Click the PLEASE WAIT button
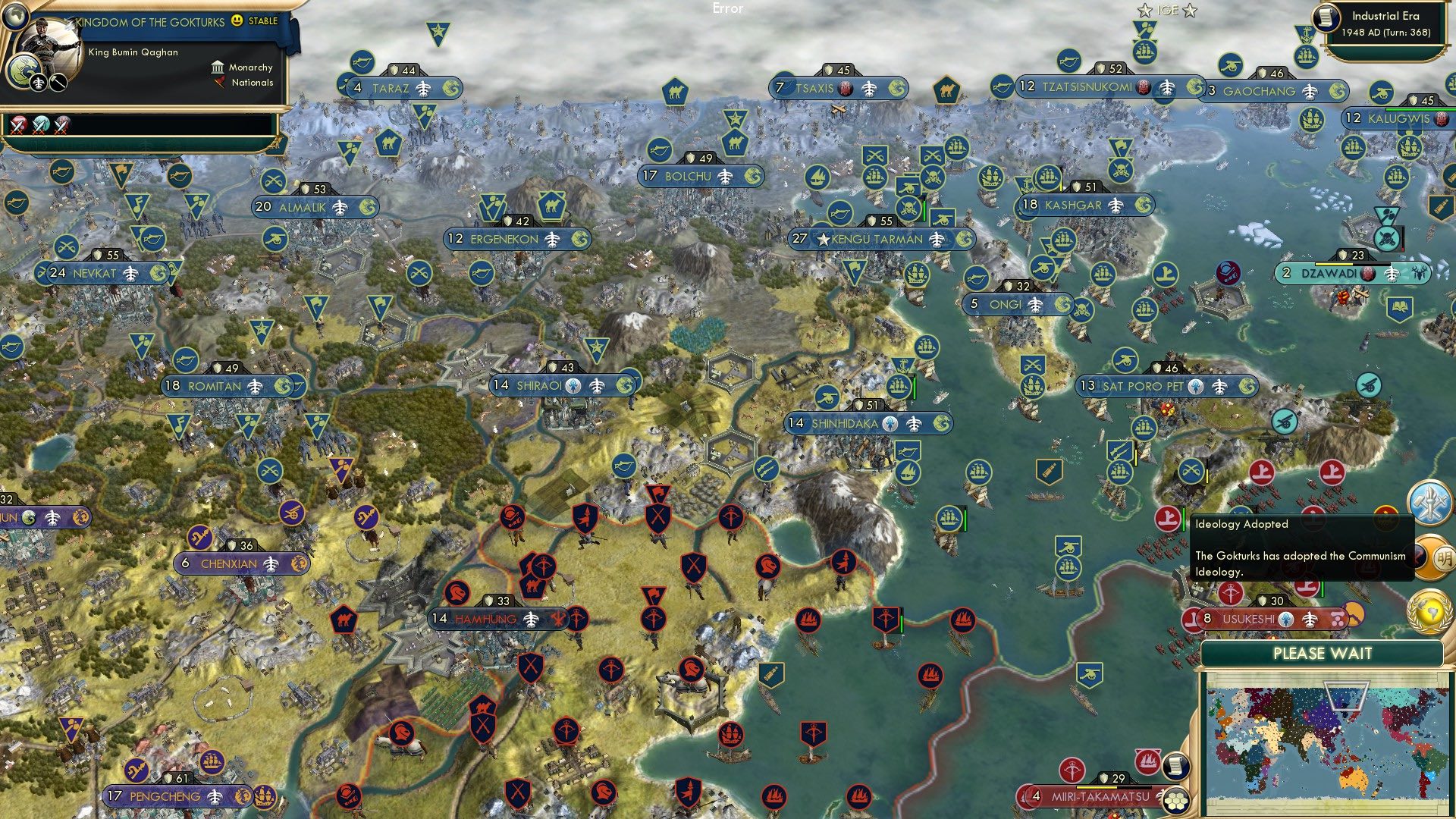This screenshot has width=1456, height=819. (1323, 653)
